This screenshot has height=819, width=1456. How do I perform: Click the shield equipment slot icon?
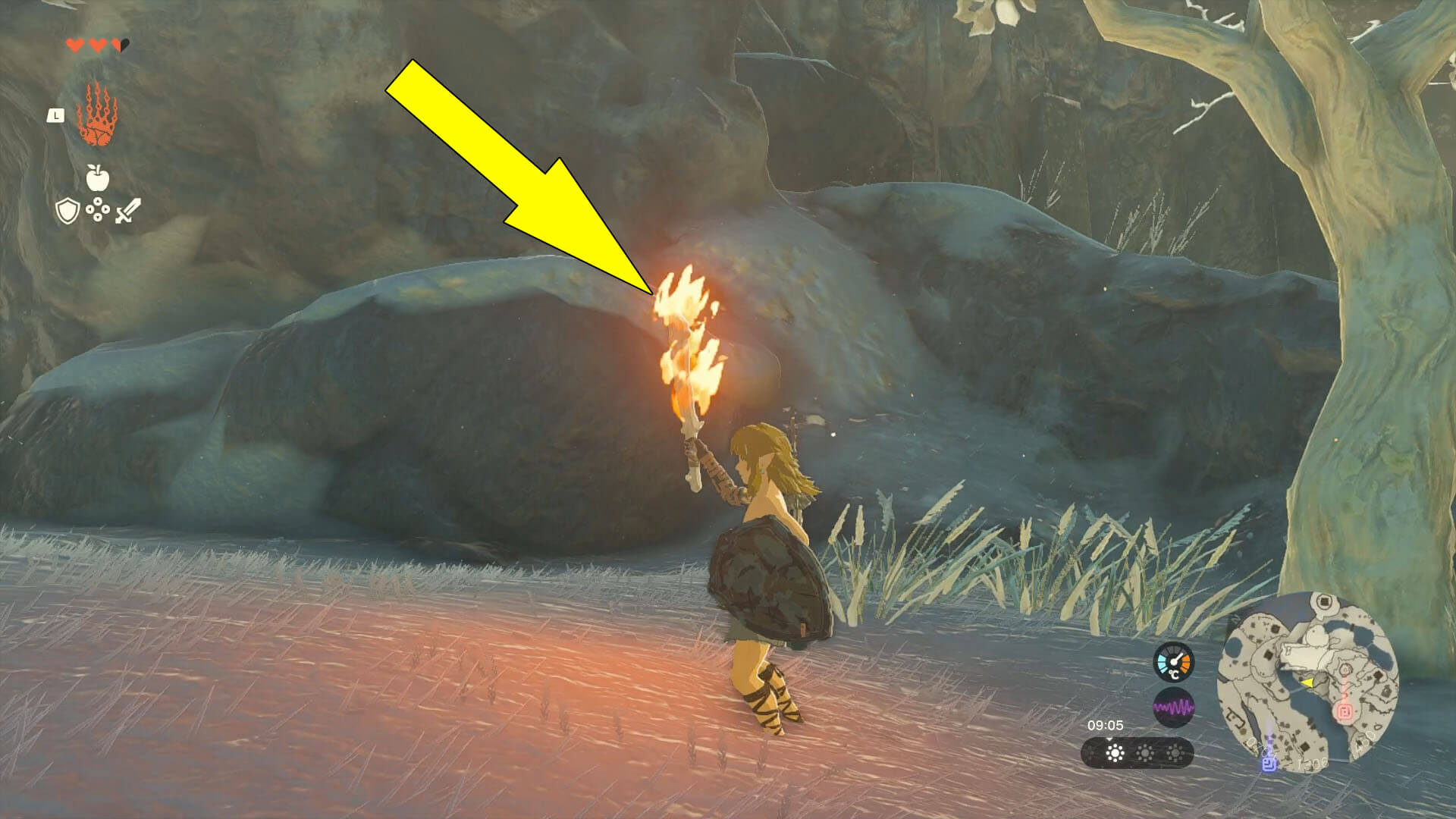point(67,211)
